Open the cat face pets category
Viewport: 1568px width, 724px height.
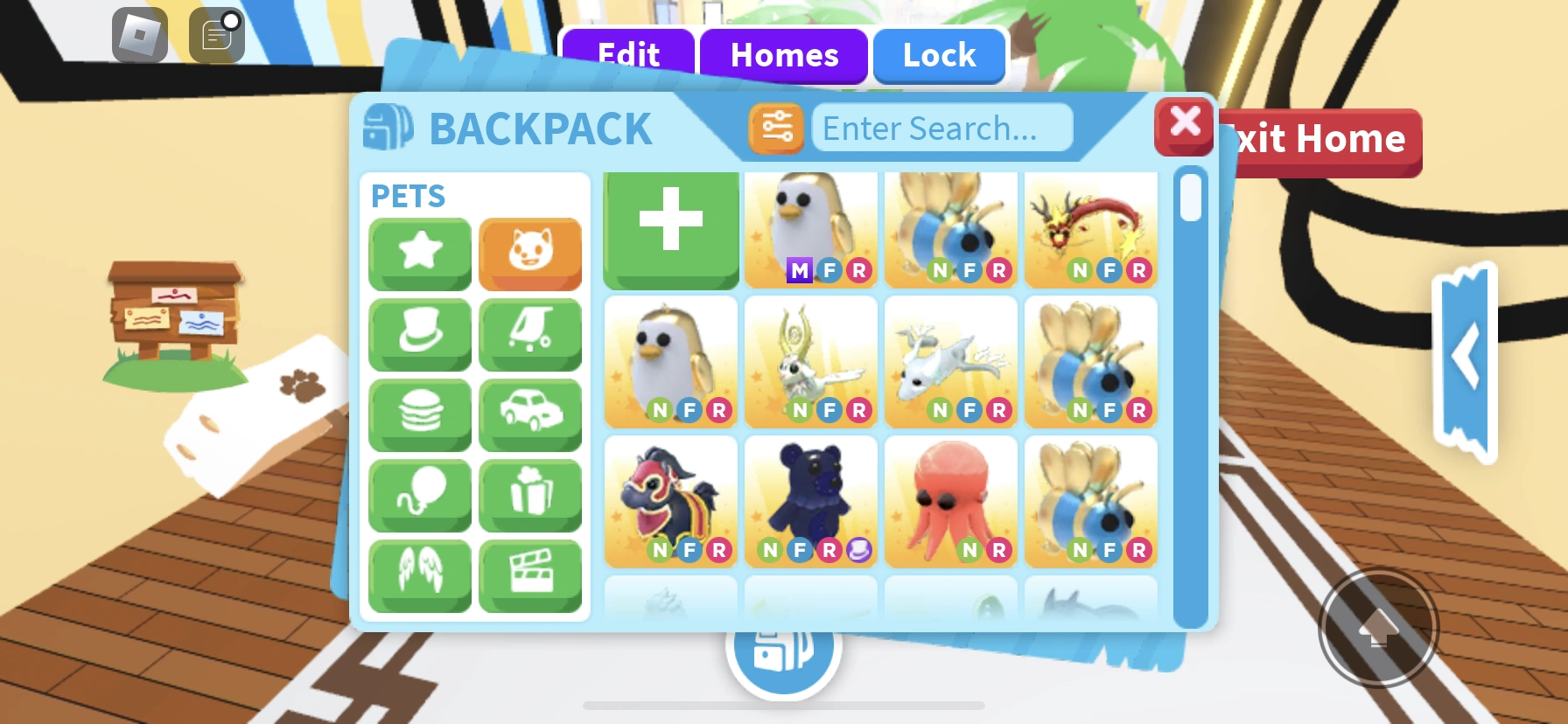530,254
